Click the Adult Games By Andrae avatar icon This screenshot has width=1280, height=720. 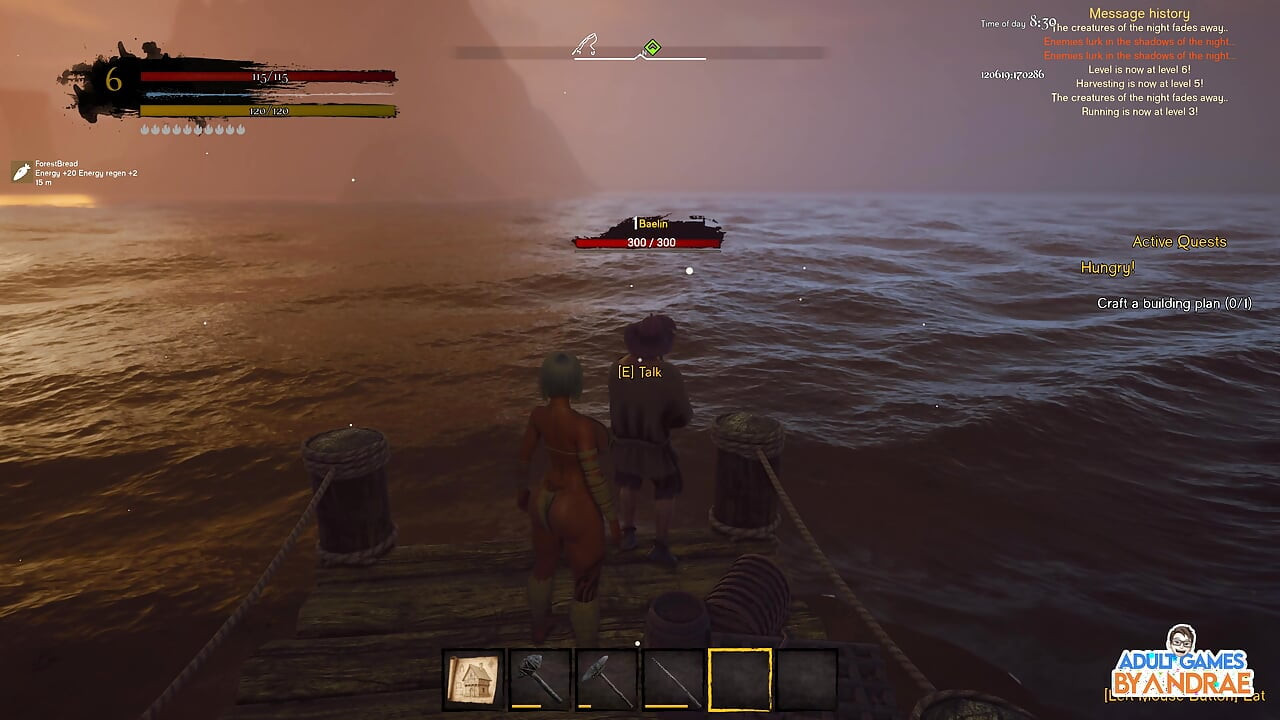pos(1182,640)
